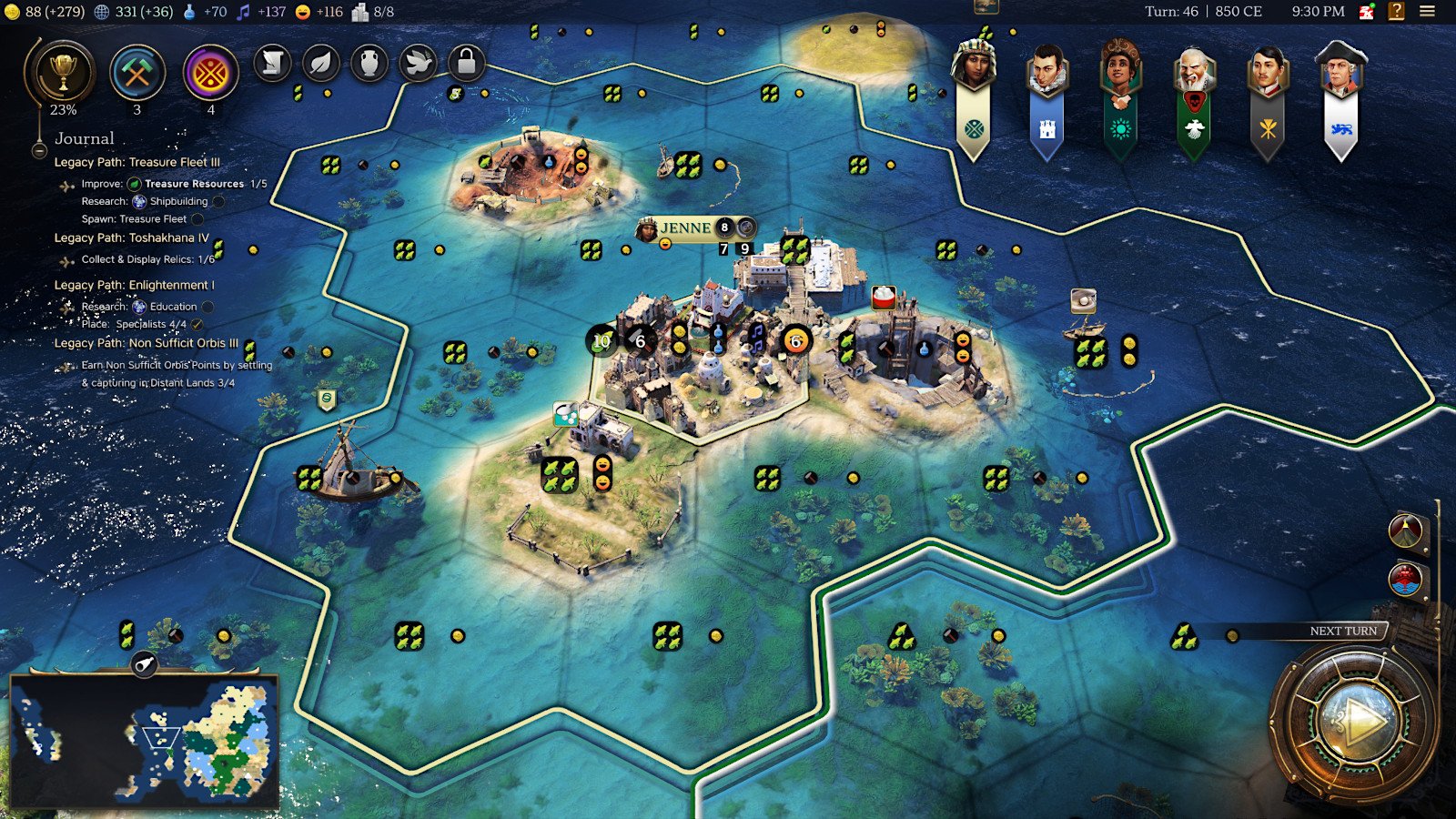Click the padlock unlocks icon
Viewport: 1456px width, 819px height.
466,63
